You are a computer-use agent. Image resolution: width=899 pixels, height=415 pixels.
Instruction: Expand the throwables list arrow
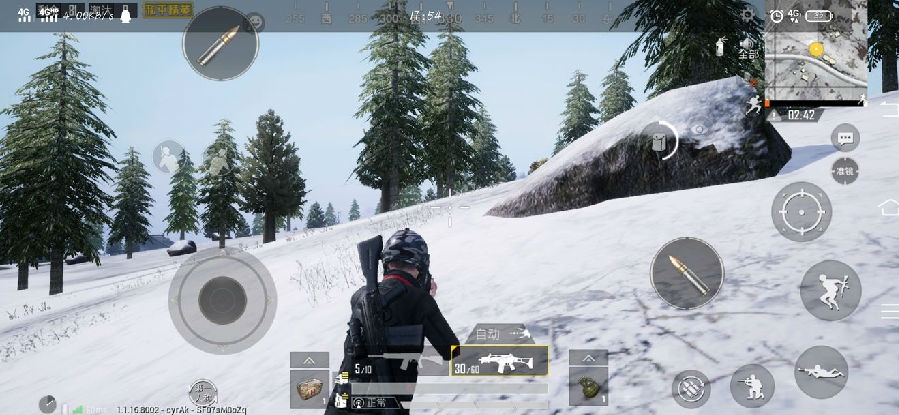click(588, 358)
